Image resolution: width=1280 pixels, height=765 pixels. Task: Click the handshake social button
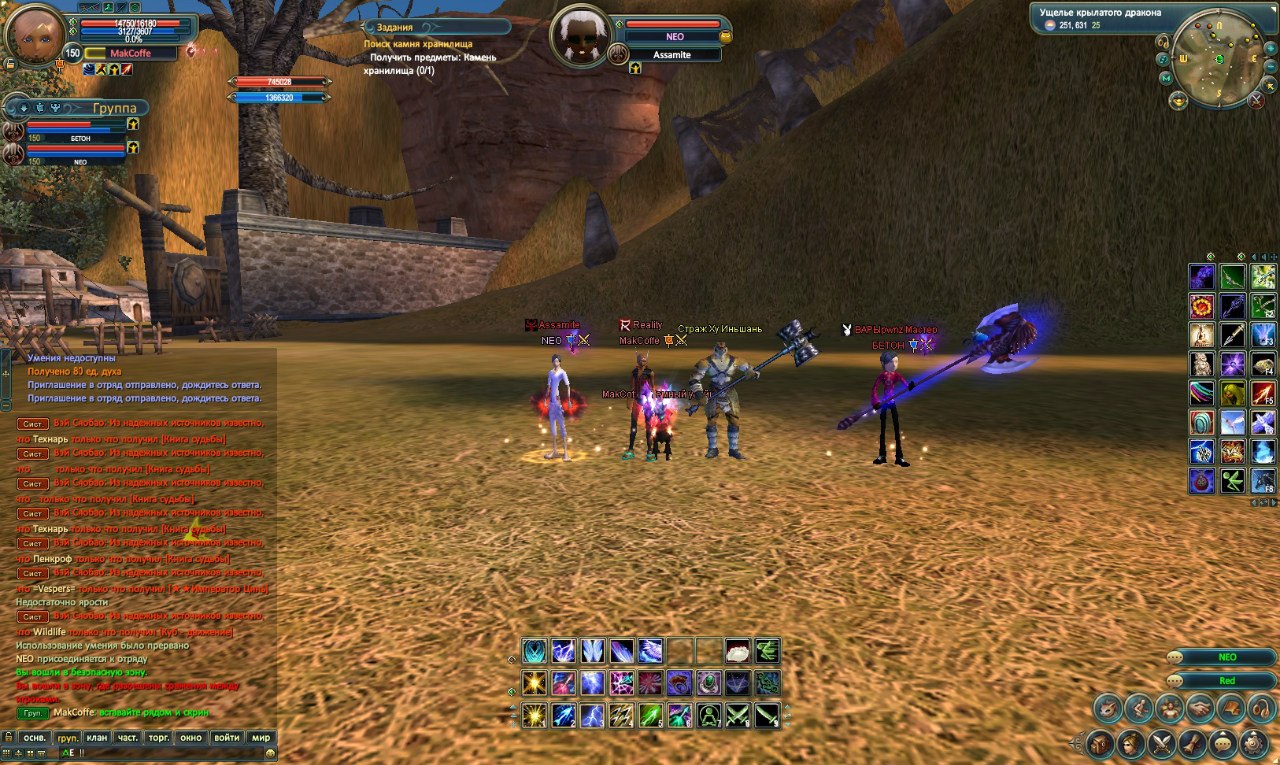pyautogui.click(x=1200, y=709)
